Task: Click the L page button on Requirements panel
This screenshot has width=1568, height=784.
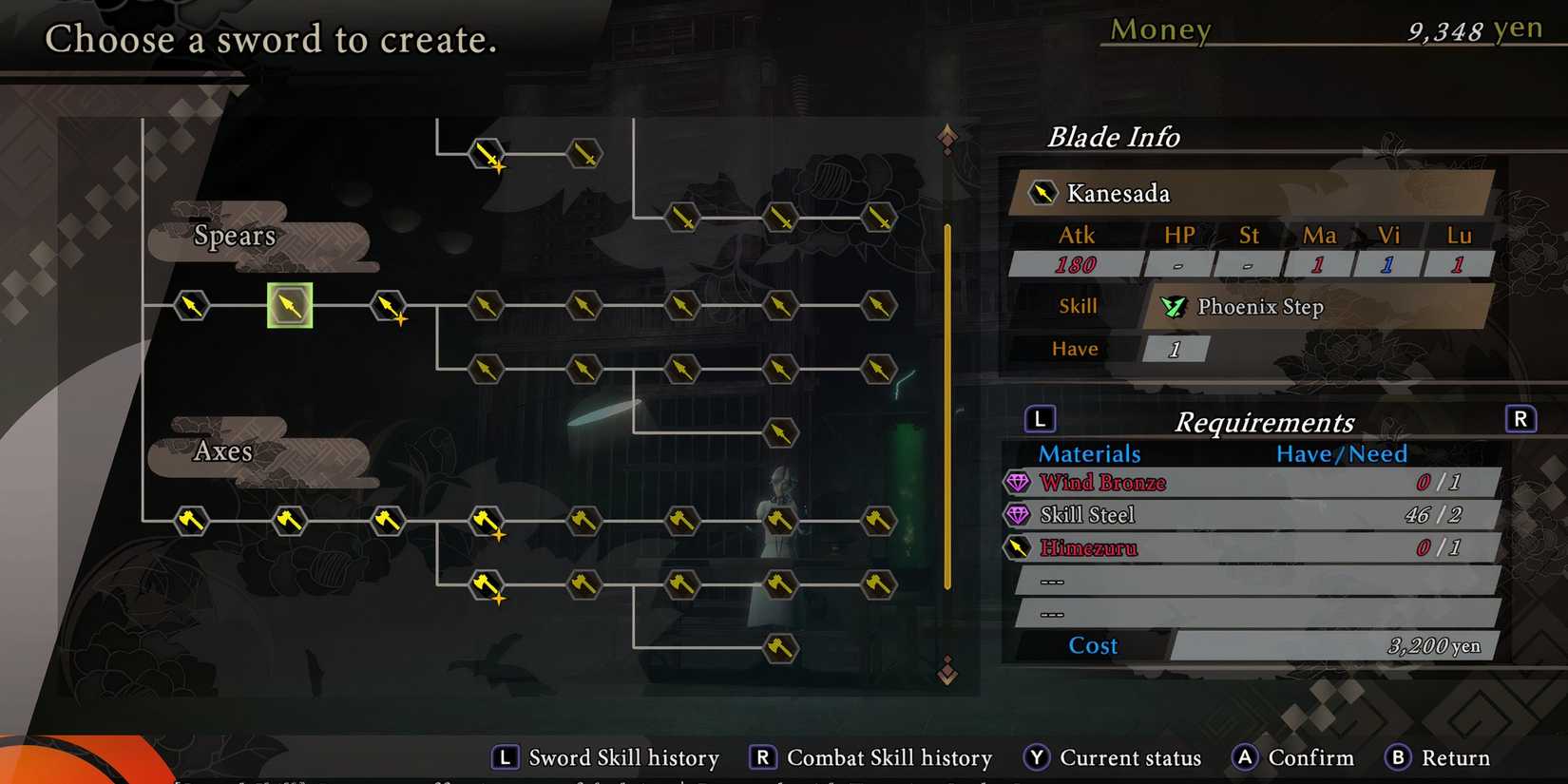Action: tap(1040, 418)
